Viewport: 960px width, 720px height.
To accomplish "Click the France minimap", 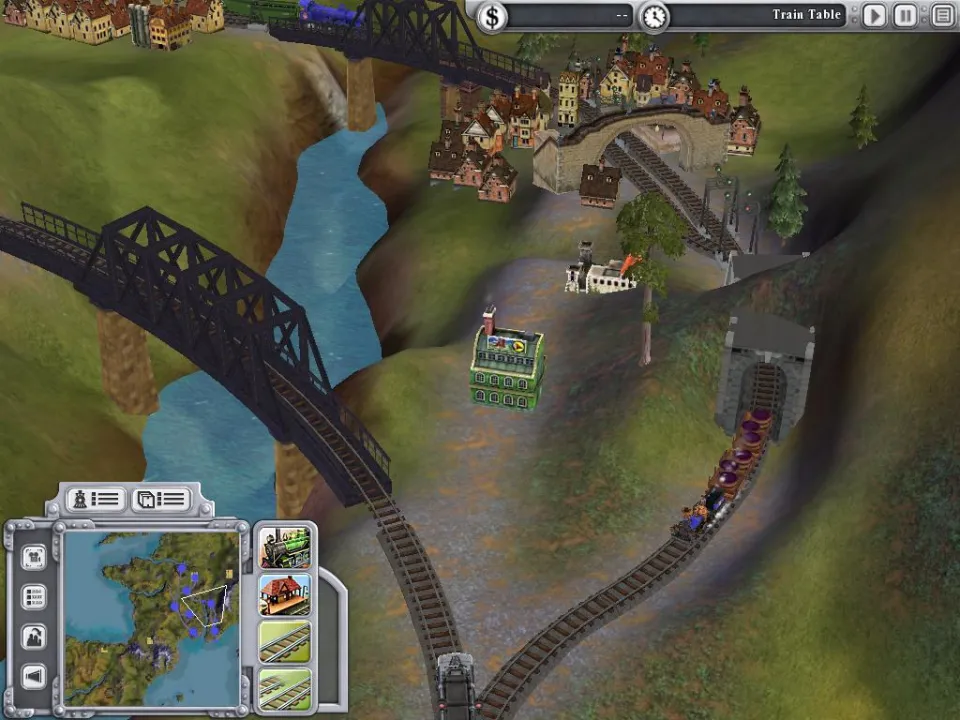I will (151, 617).
